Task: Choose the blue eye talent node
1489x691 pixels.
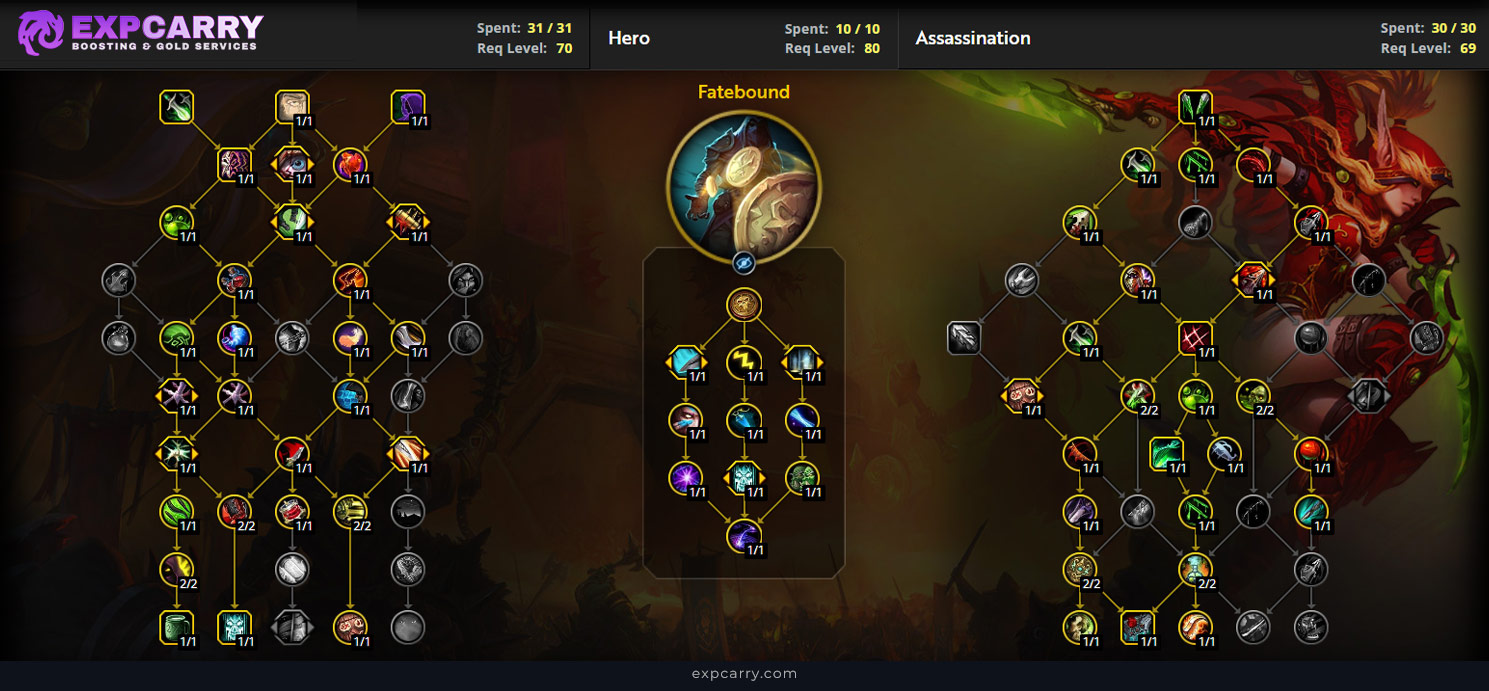Action: (x=292, y=164)
